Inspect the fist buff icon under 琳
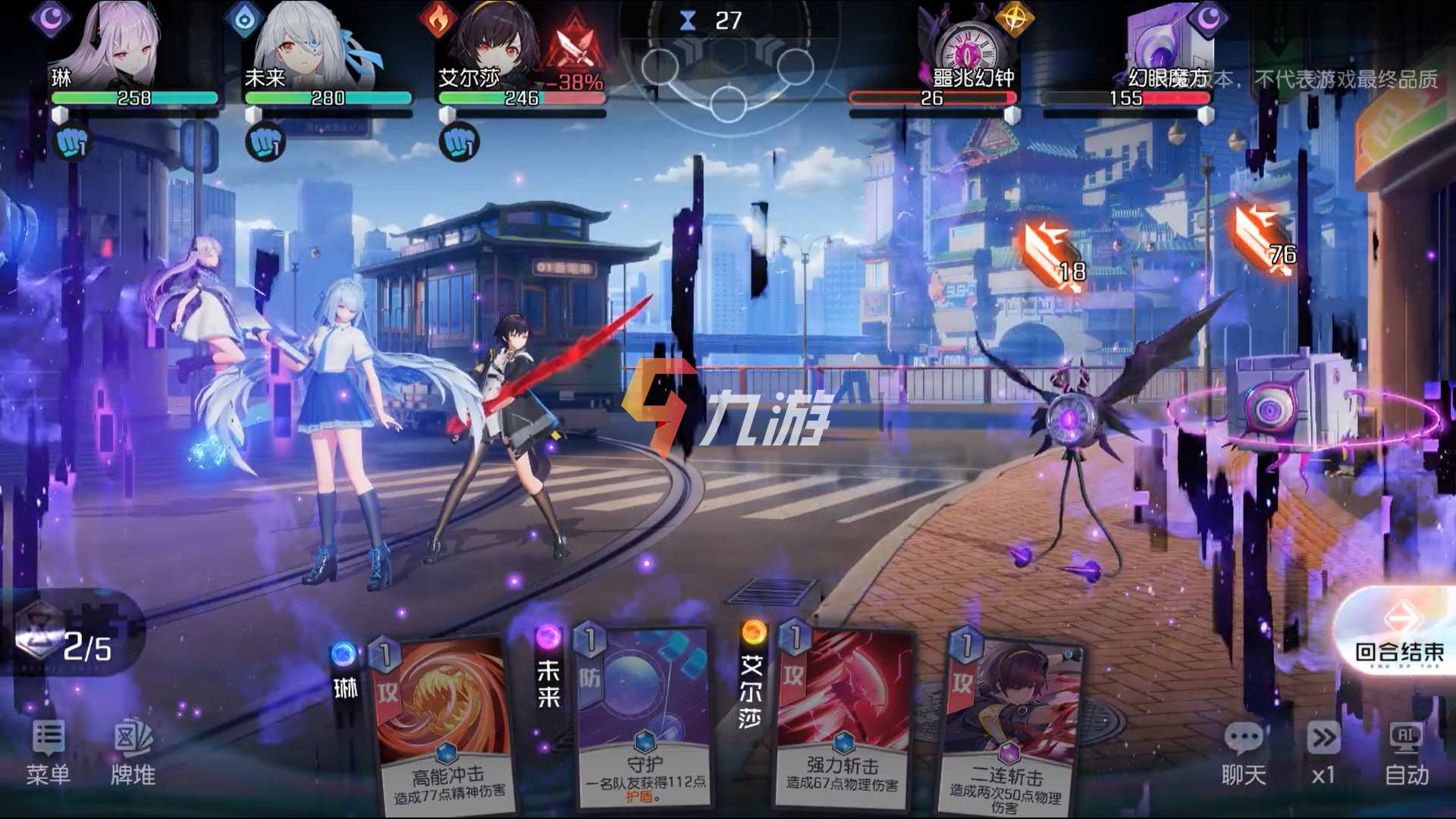 point(73,142)
